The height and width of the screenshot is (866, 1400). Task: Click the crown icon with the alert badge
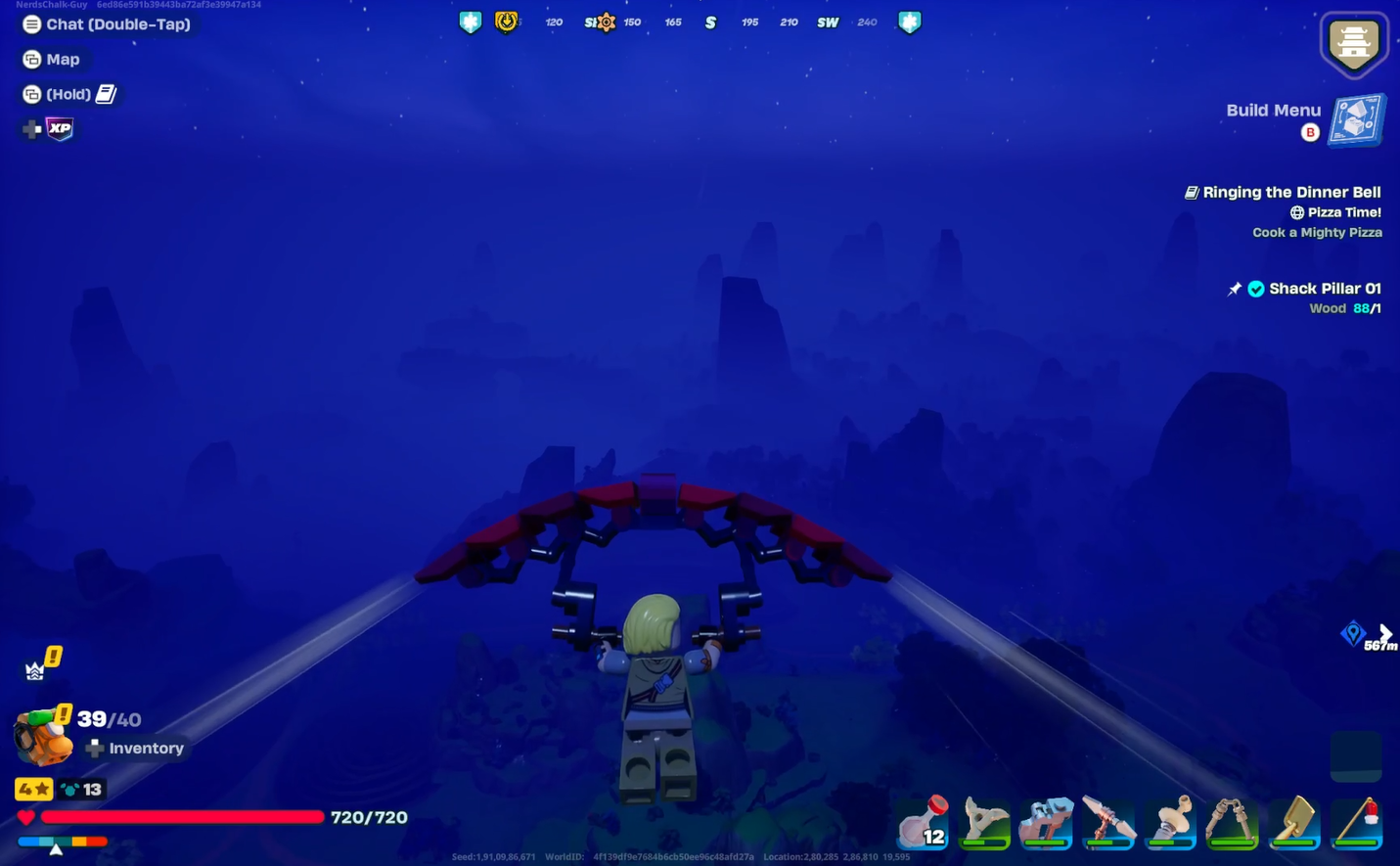coord(36,665)
